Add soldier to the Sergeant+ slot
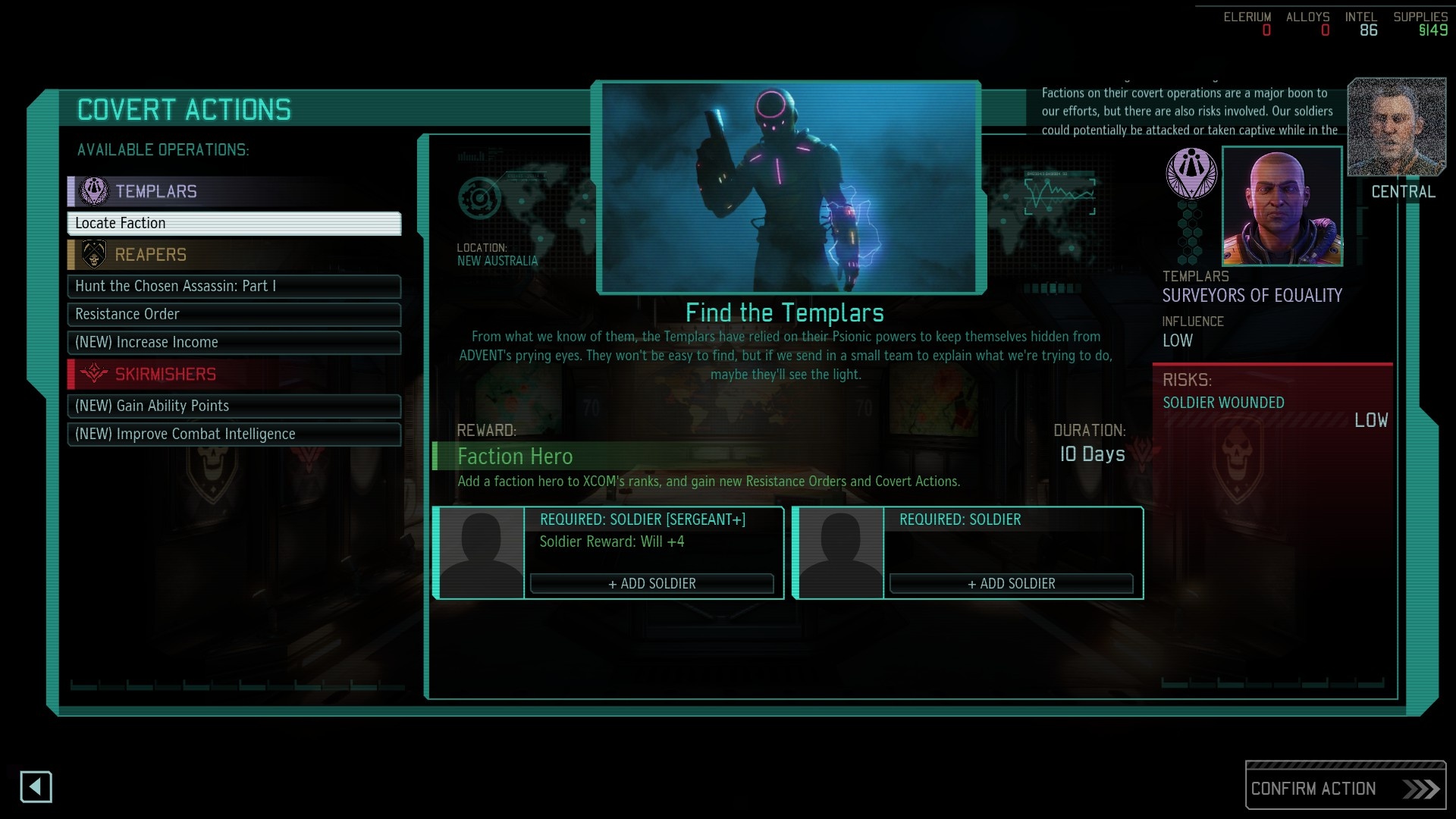The image size is (1456, 819). pyautogui.click(x=651, y=583)
